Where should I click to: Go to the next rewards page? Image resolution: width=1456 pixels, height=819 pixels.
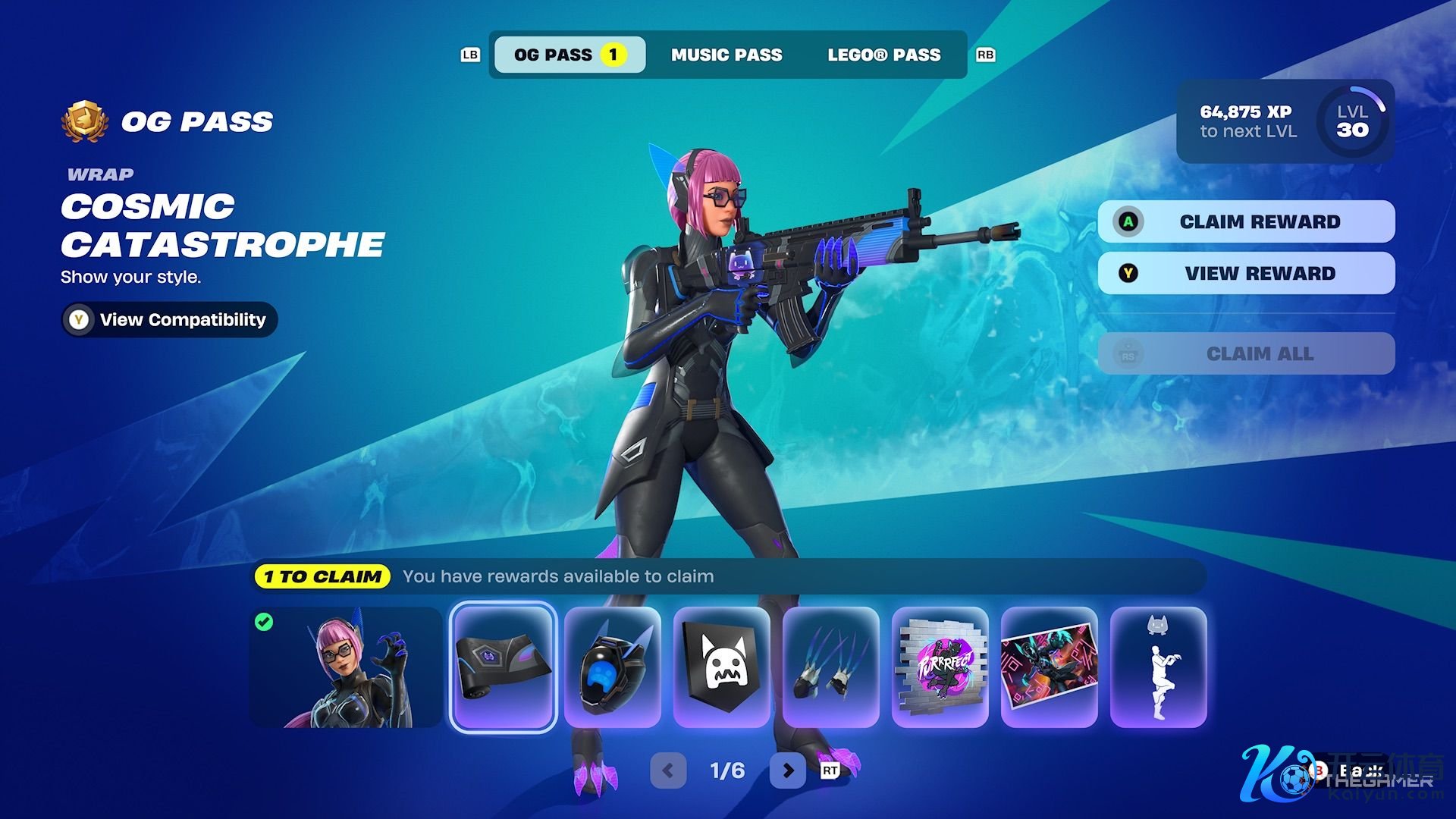pos(788,770)
